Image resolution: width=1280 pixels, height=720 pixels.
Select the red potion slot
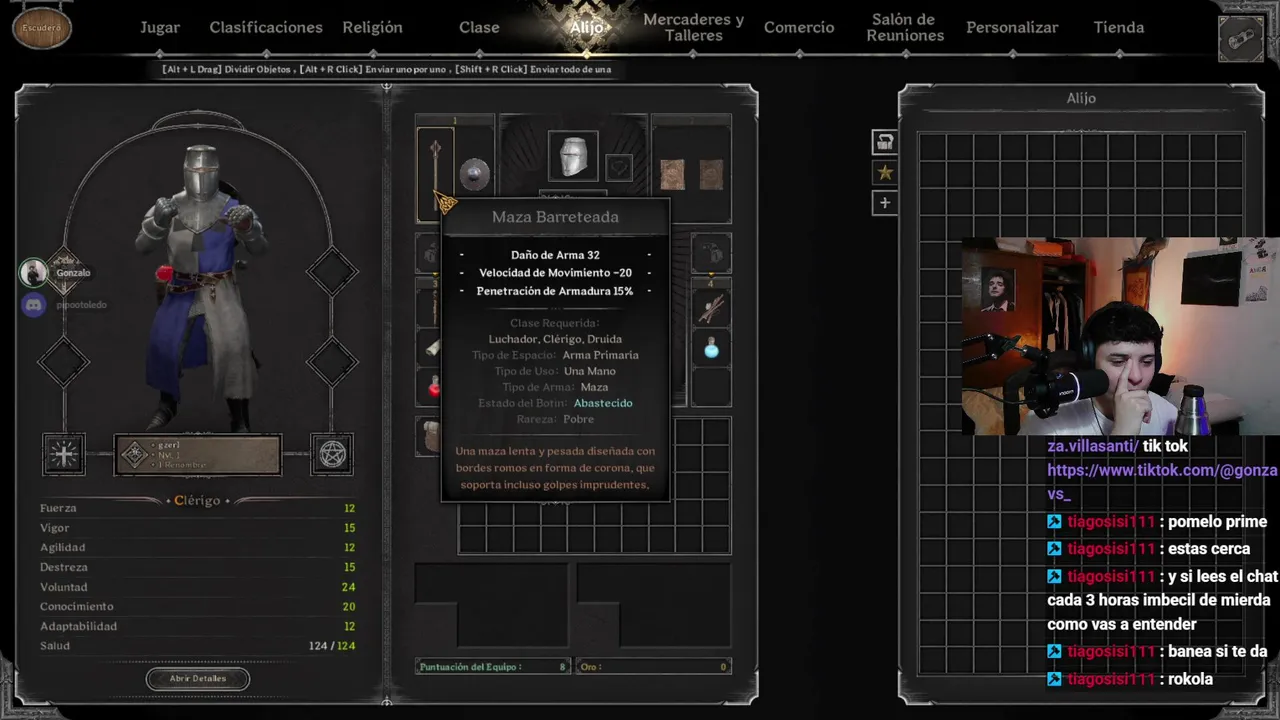[434, 387]
